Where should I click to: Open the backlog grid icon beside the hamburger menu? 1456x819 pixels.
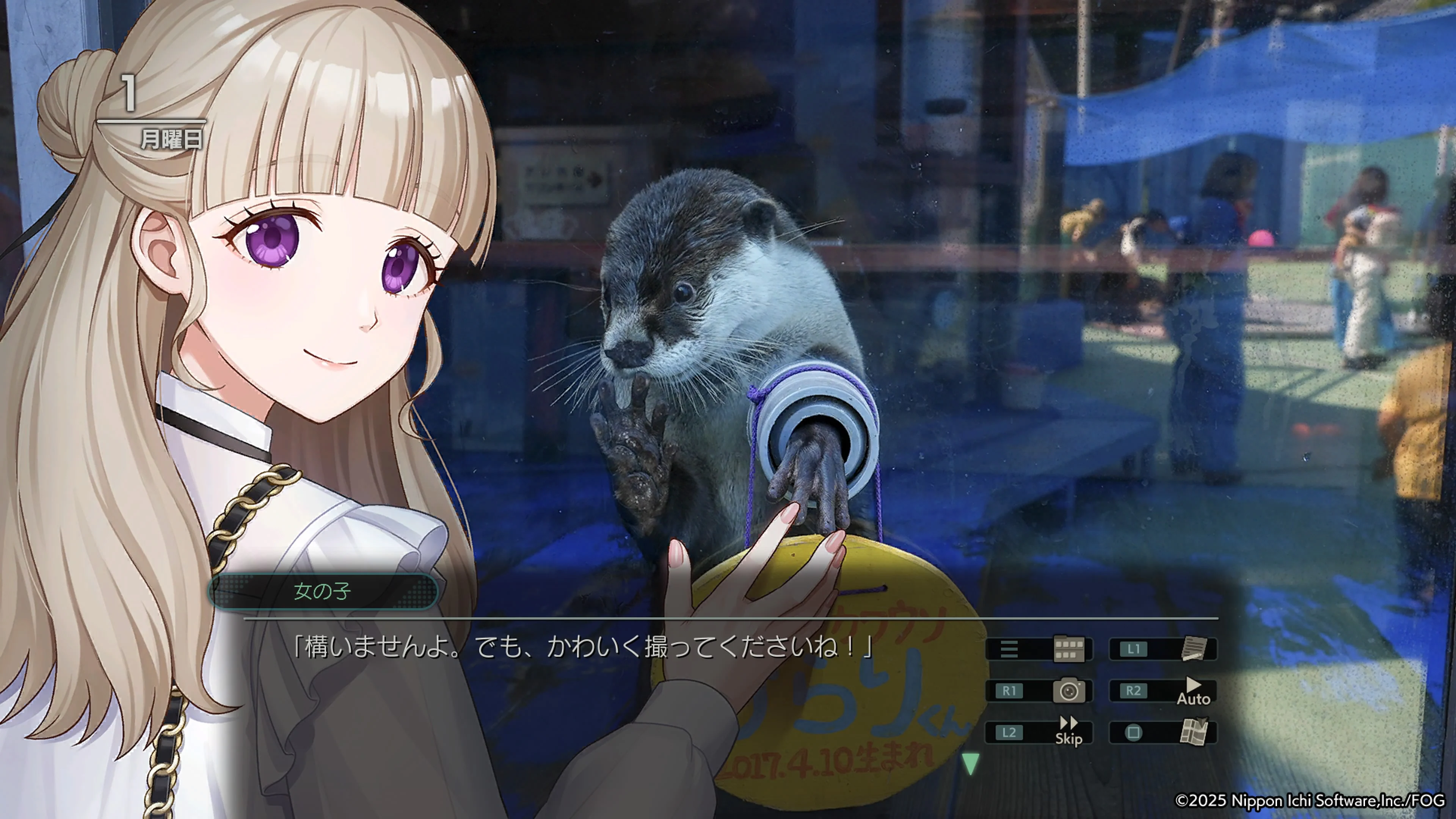1068,649
